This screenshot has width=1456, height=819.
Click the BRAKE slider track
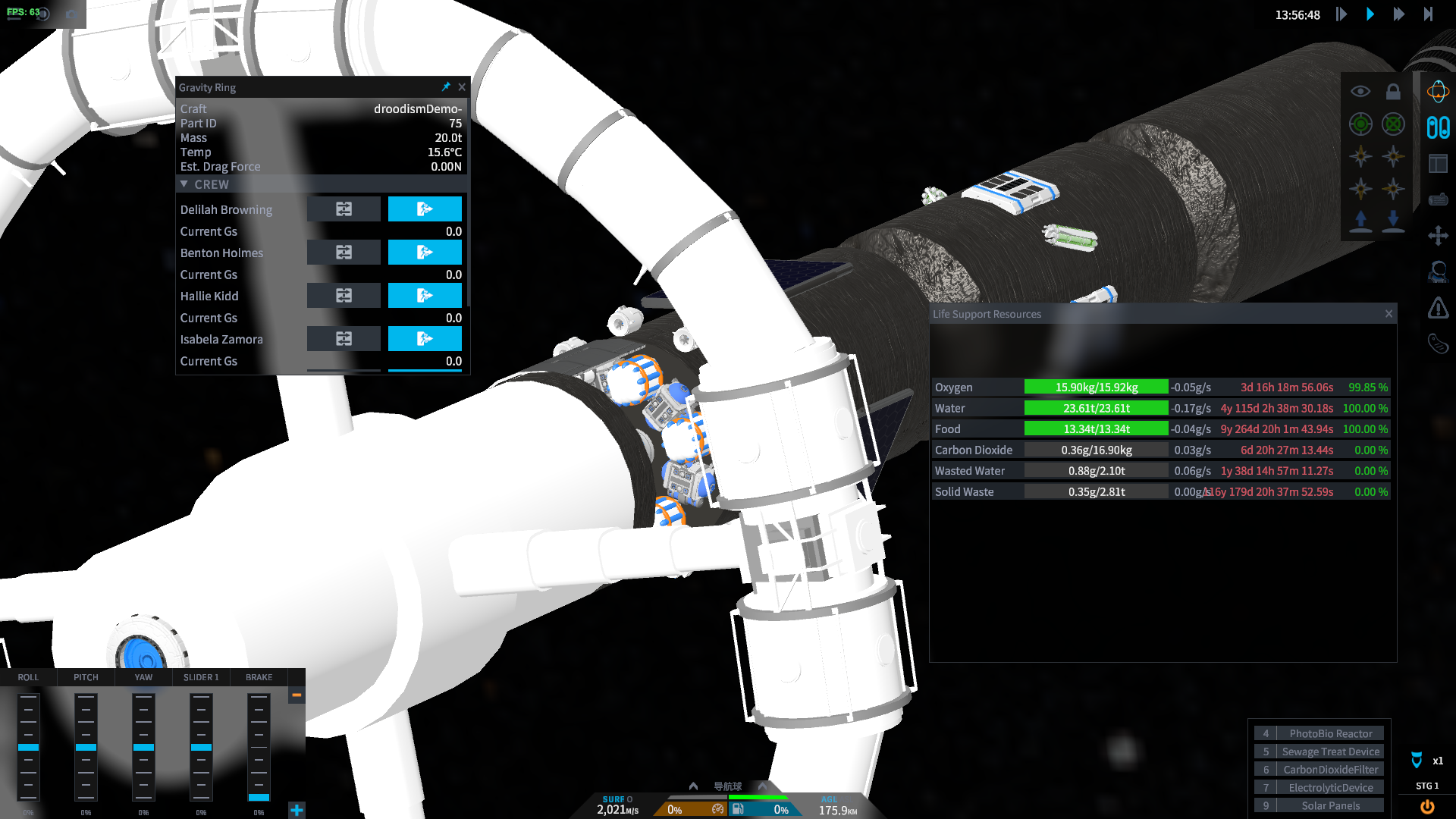[259, 747]
